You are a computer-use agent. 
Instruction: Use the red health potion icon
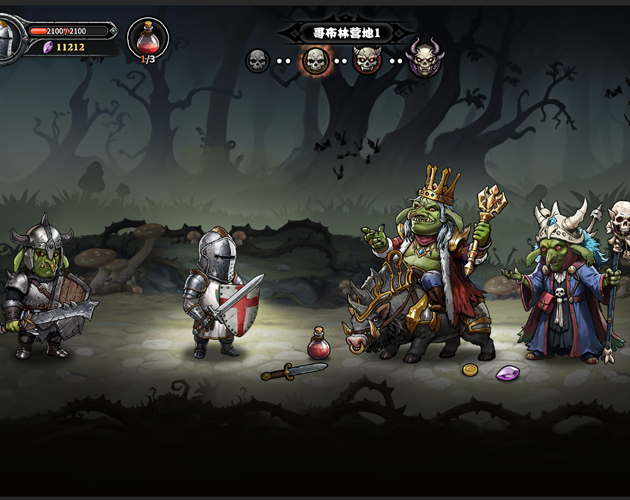tap(148, 38)
